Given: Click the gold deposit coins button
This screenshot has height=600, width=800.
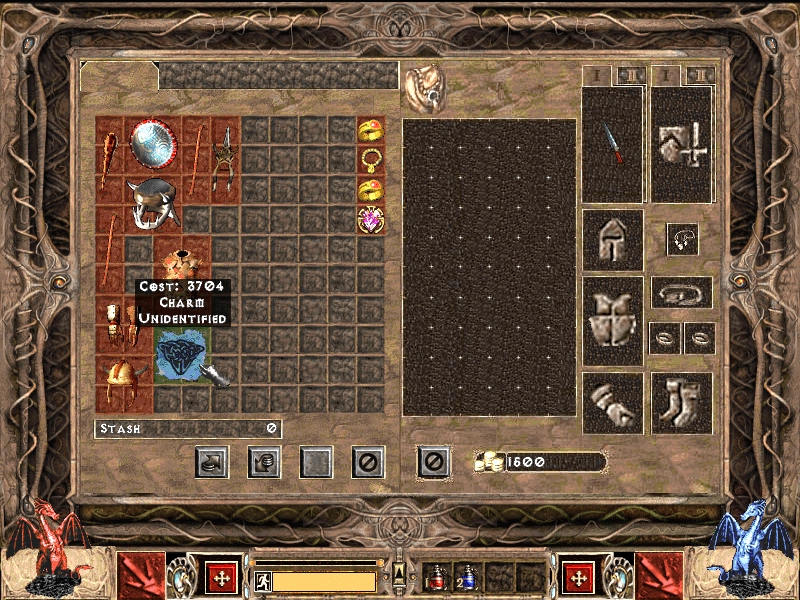Looking at the screenshot, I should point(264,462).
